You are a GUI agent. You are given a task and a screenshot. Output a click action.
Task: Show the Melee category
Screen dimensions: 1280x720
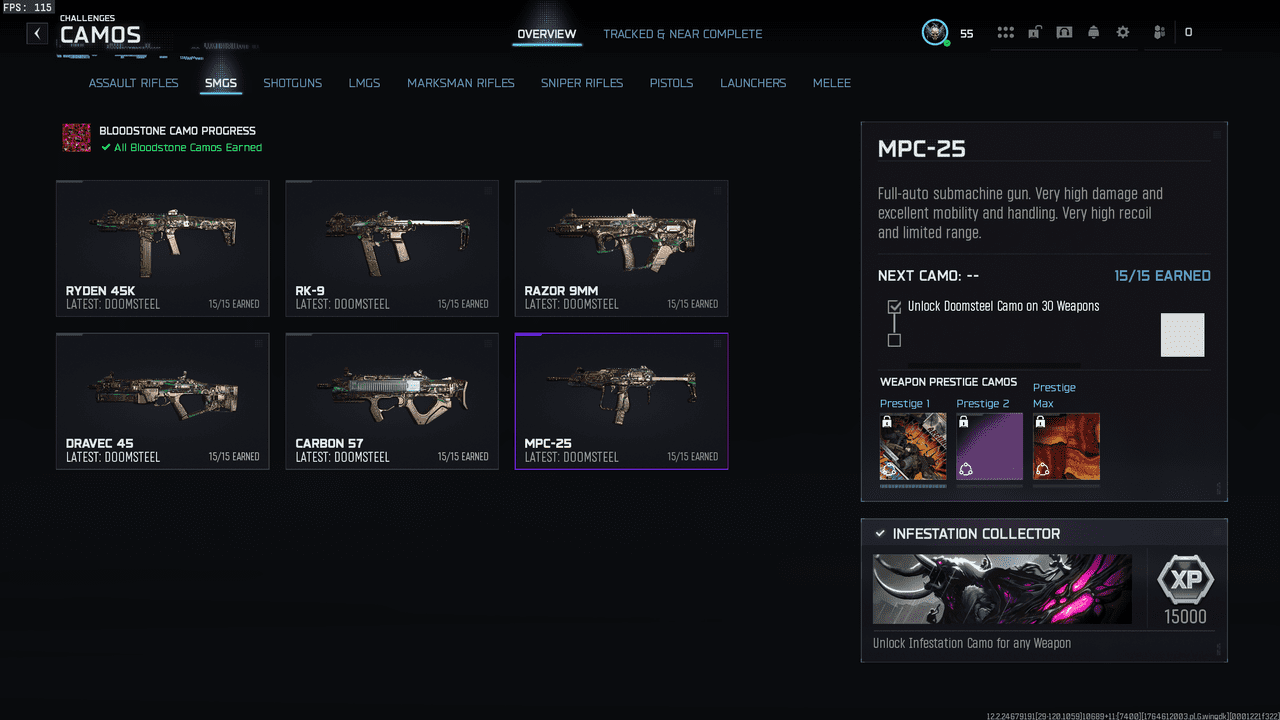tap(831, 83)
